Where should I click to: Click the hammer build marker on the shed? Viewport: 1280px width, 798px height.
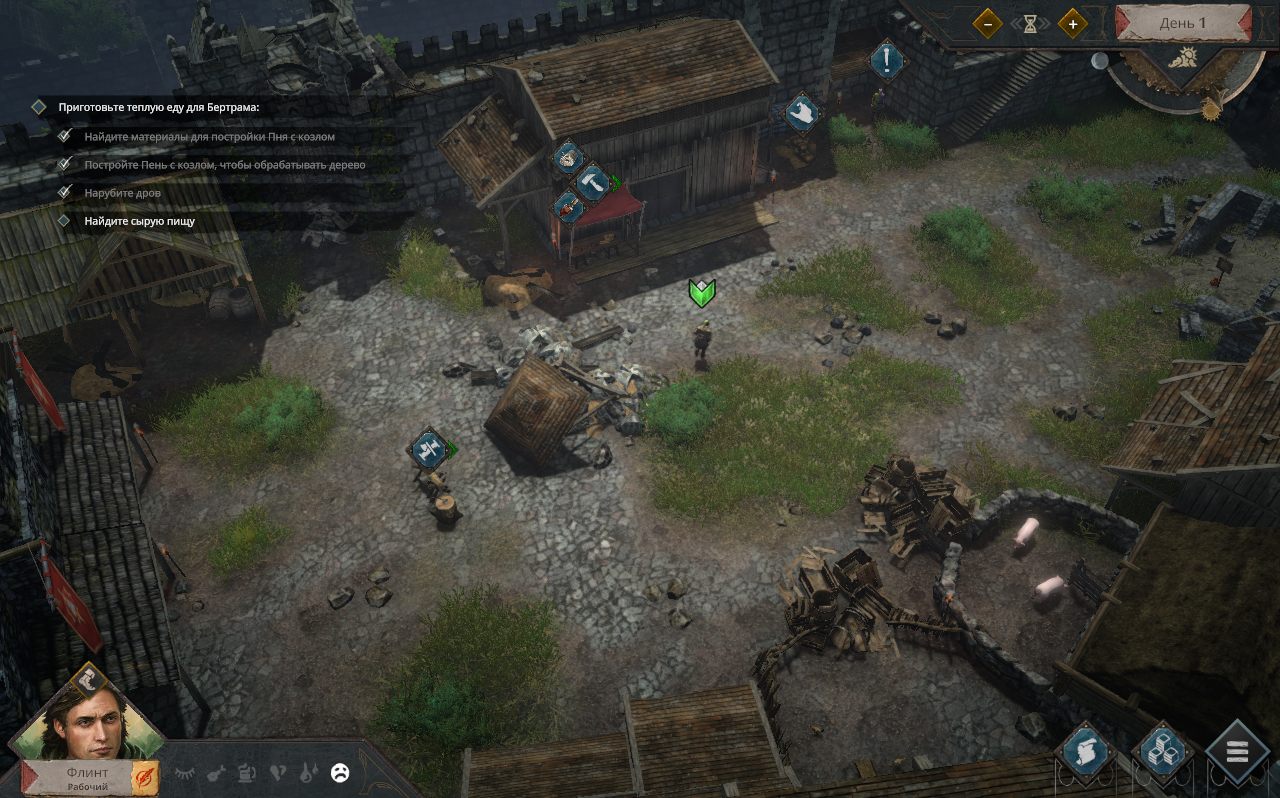click(x=592, y=181)
